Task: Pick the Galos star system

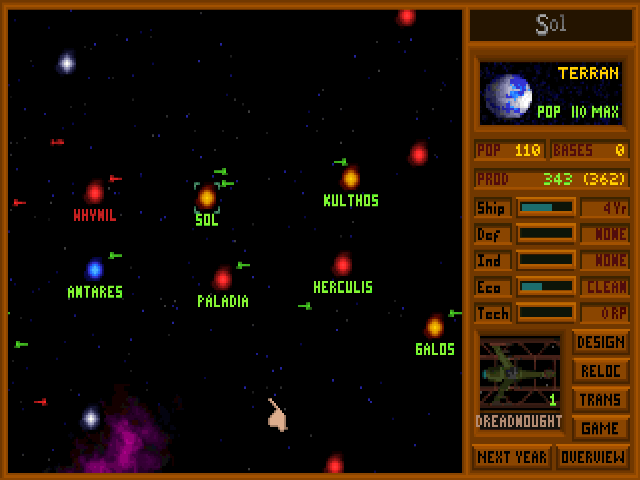Action: point(434,327)
